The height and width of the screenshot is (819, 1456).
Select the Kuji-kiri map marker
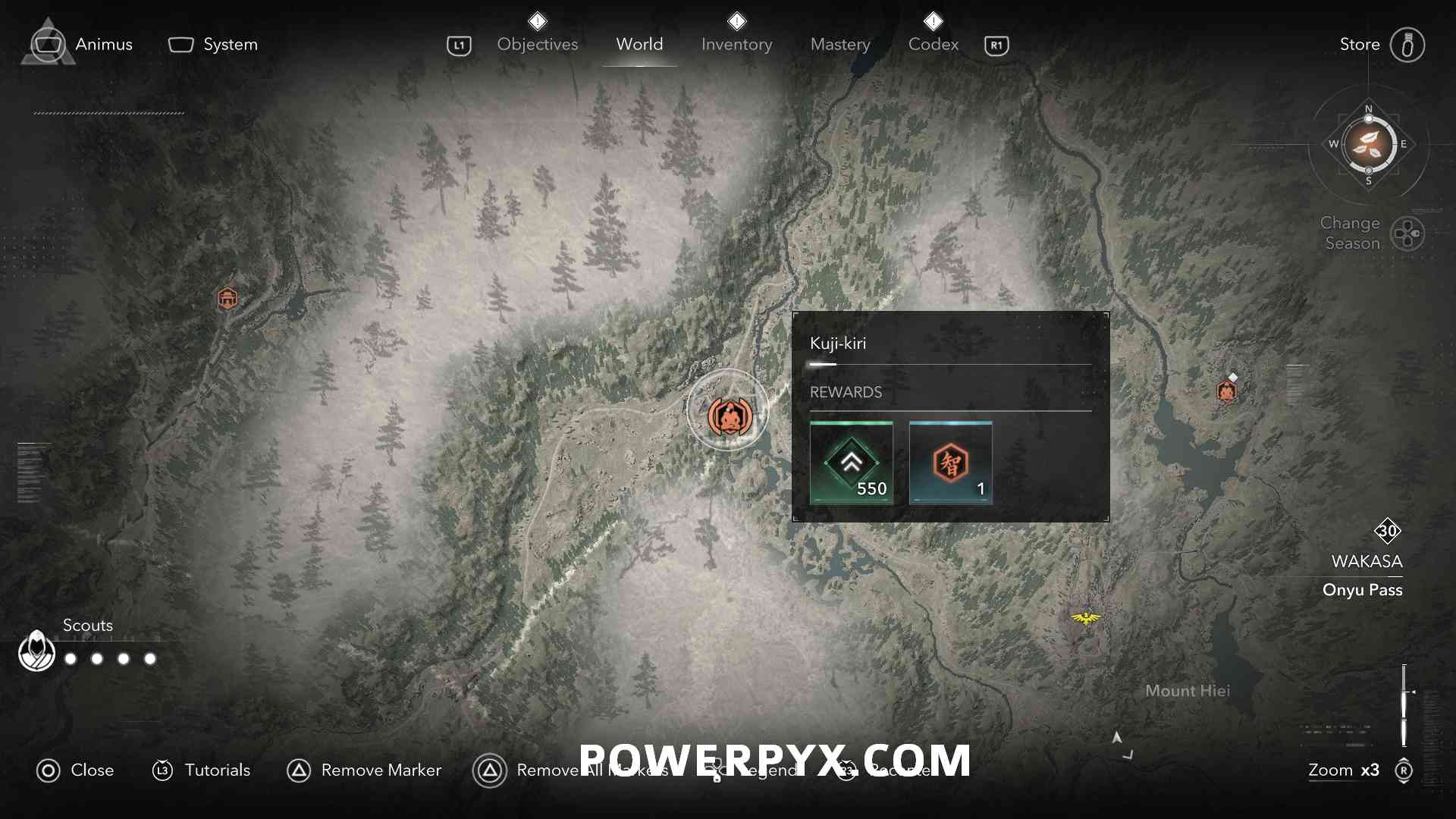(729, 416)
